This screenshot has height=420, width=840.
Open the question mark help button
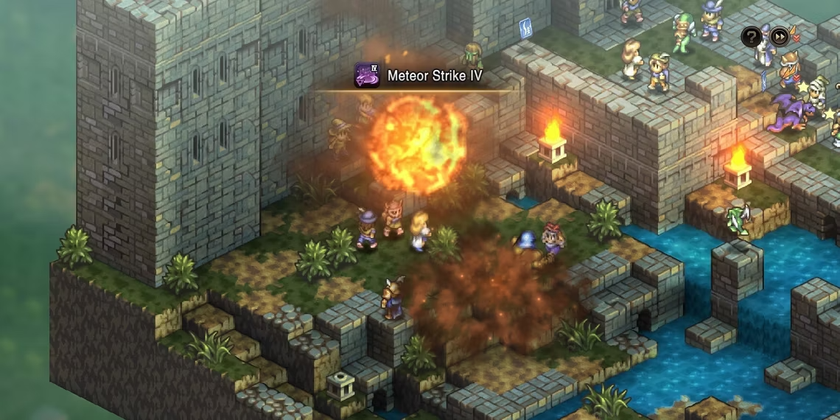[751, 38]
